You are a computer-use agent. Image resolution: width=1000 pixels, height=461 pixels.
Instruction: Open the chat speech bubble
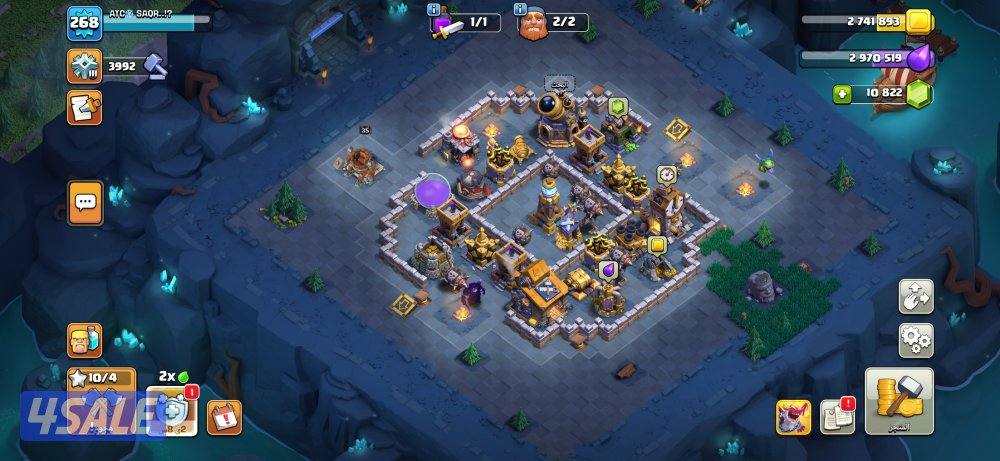[85, 202]
